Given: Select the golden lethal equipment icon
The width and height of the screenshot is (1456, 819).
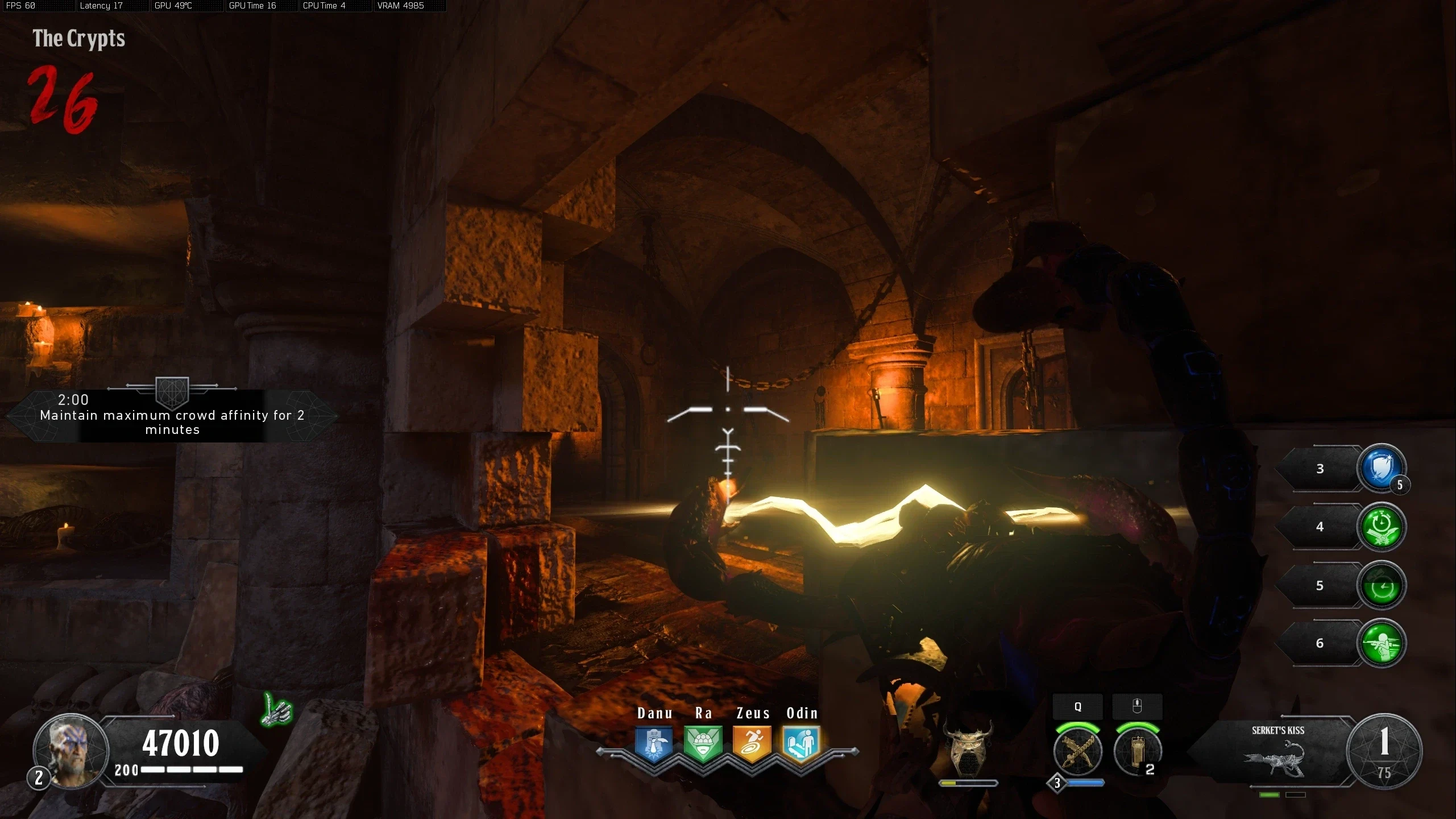Looking at the screenshot, I should click(1136, 752).
